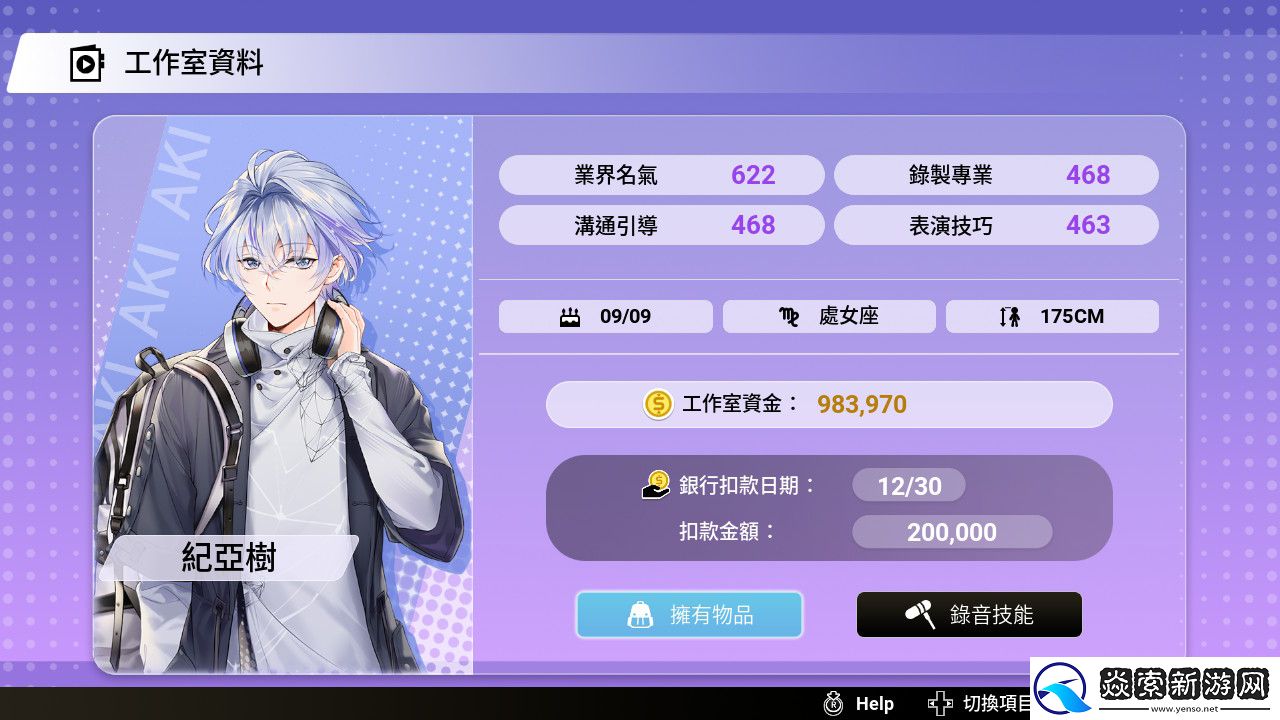Select the 12/30 bank deduction date field
Screen dimensions: 1280x720
coord(908,484)
